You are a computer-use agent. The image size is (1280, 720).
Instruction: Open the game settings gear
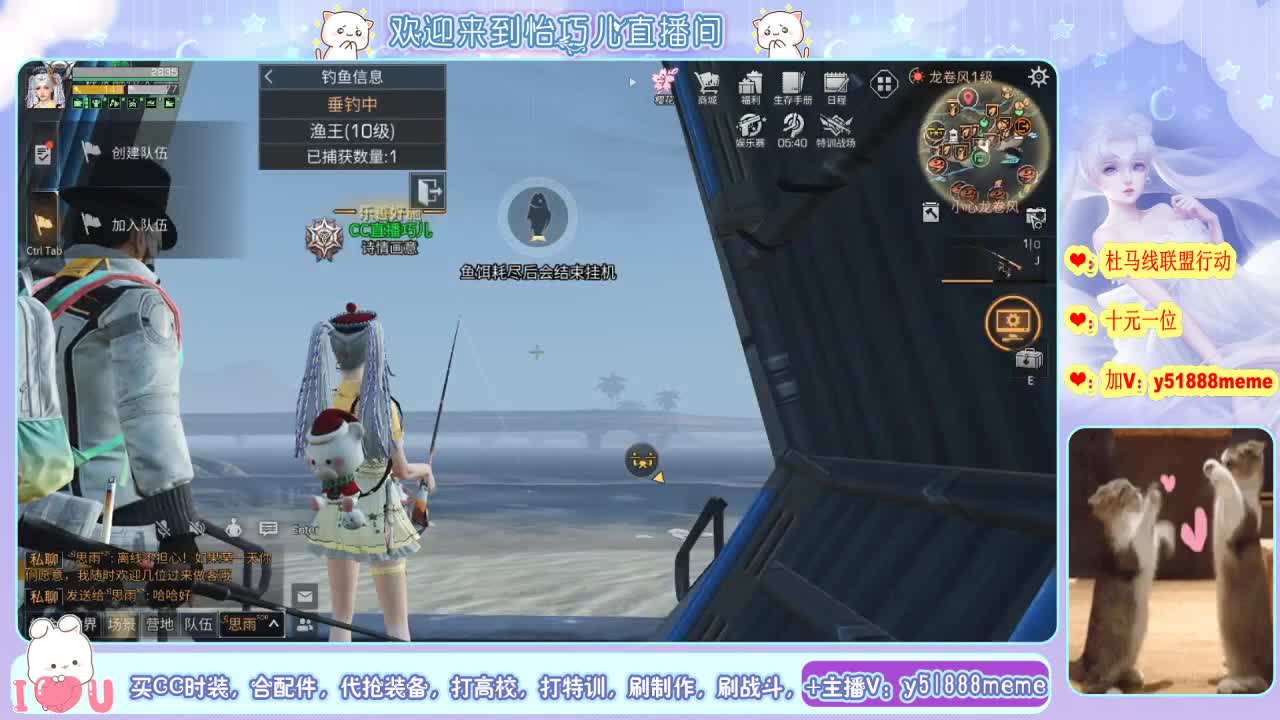pos(1038,75)
